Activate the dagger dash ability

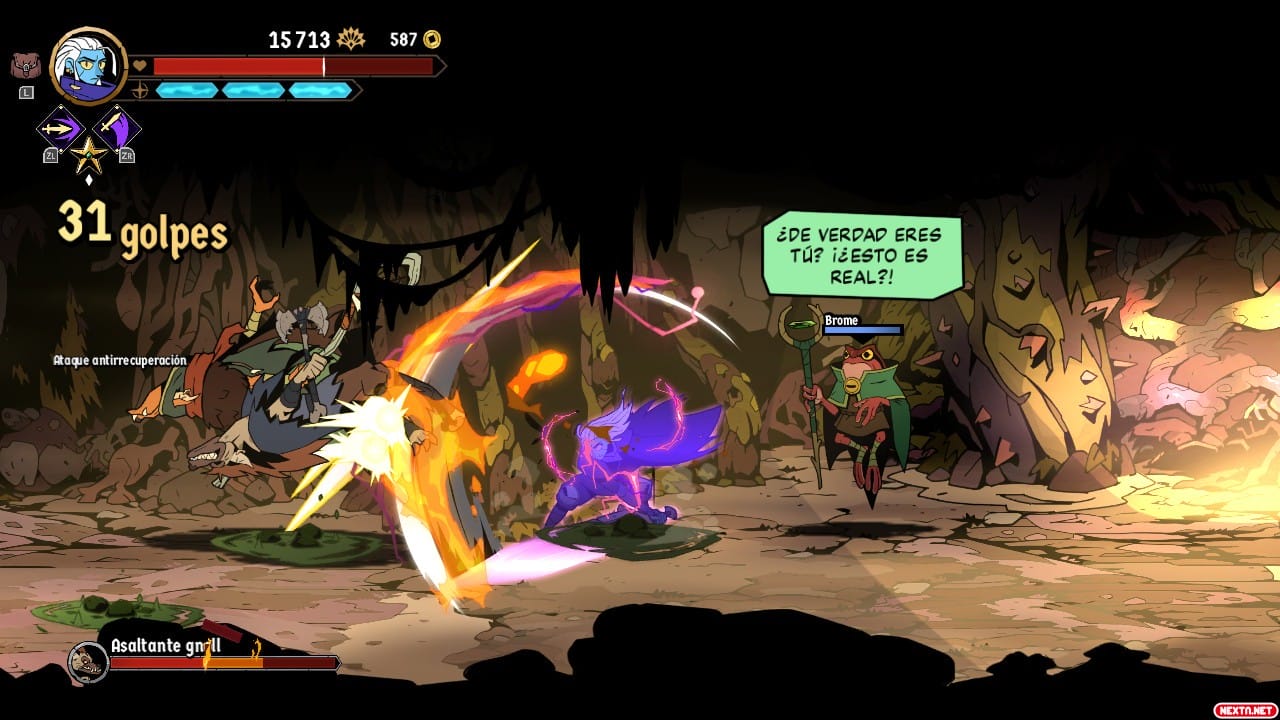pyautogui.click(x=59, y=128)
